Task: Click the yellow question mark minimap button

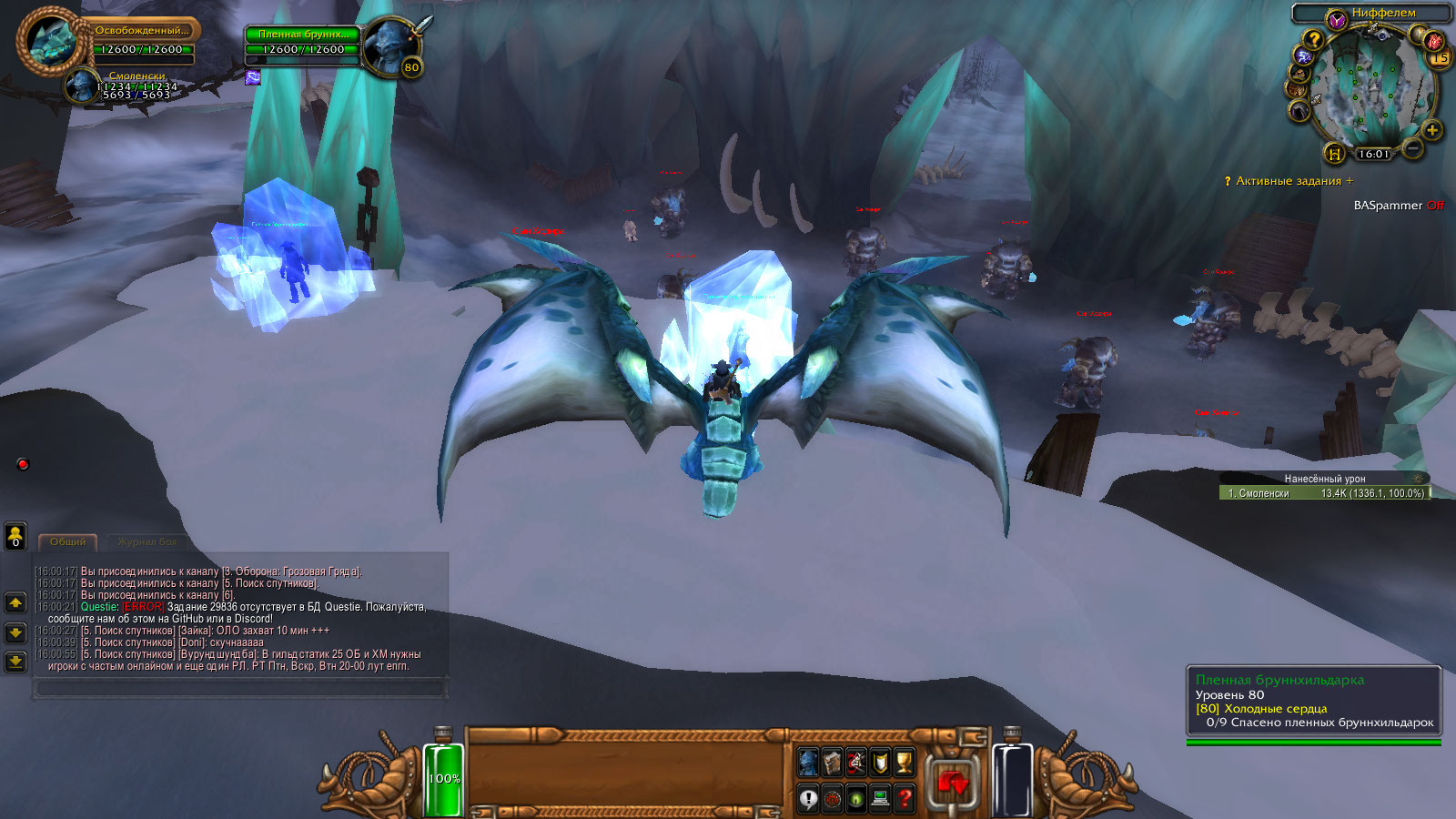Action: [1312, 39]
